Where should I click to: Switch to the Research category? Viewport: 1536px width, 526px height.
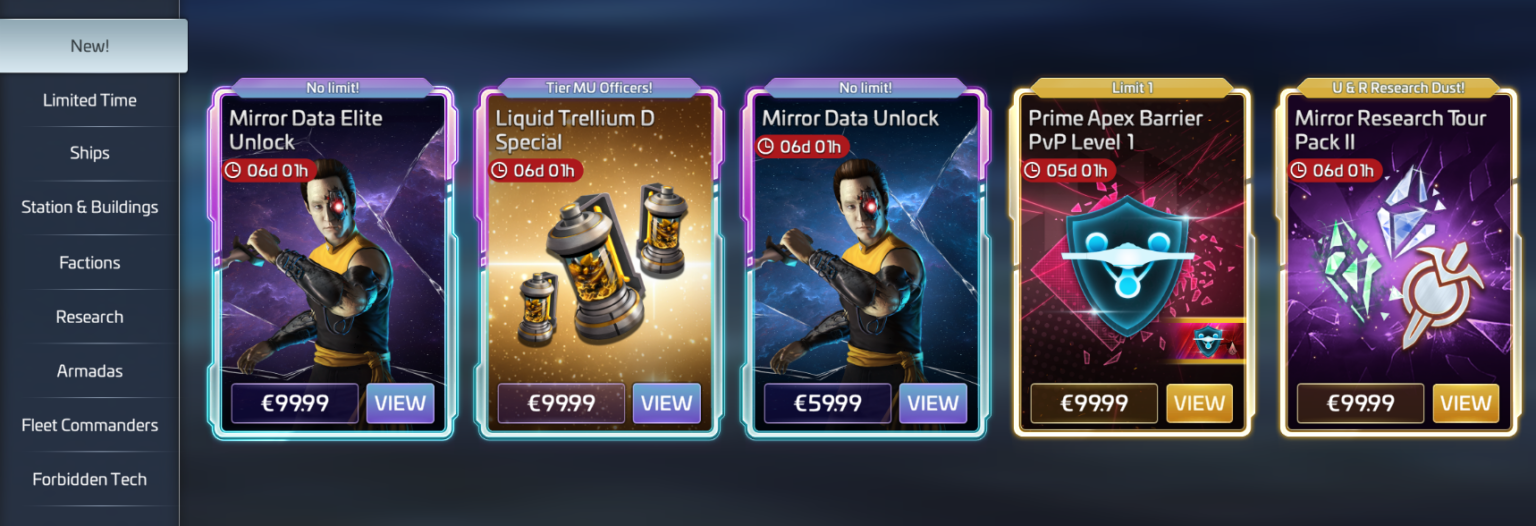(x=90, y=316)
